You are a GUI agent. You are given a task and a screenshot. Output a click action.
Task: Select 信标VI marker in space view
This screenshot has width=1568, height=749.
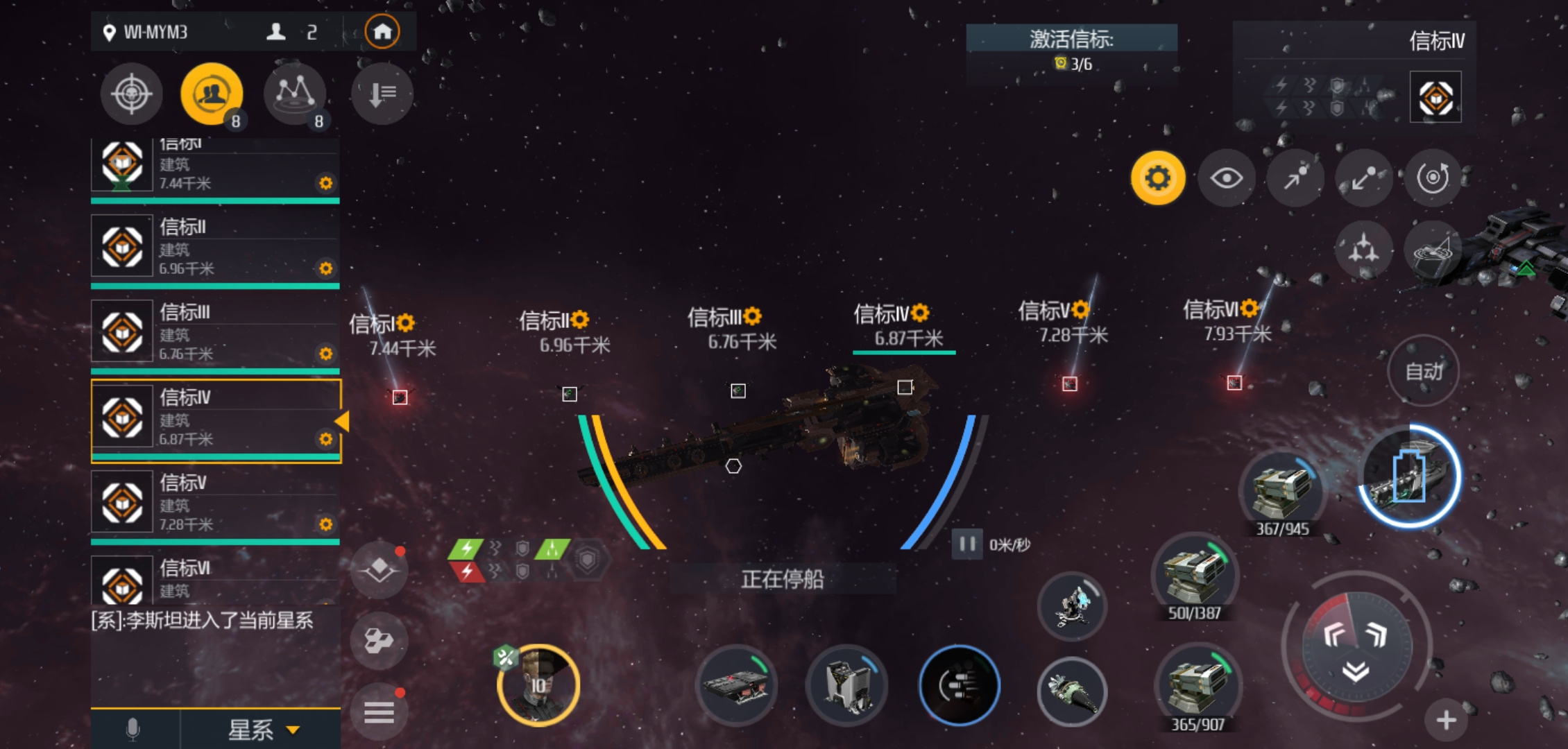pyautogui.click(x=1234, y=382)
